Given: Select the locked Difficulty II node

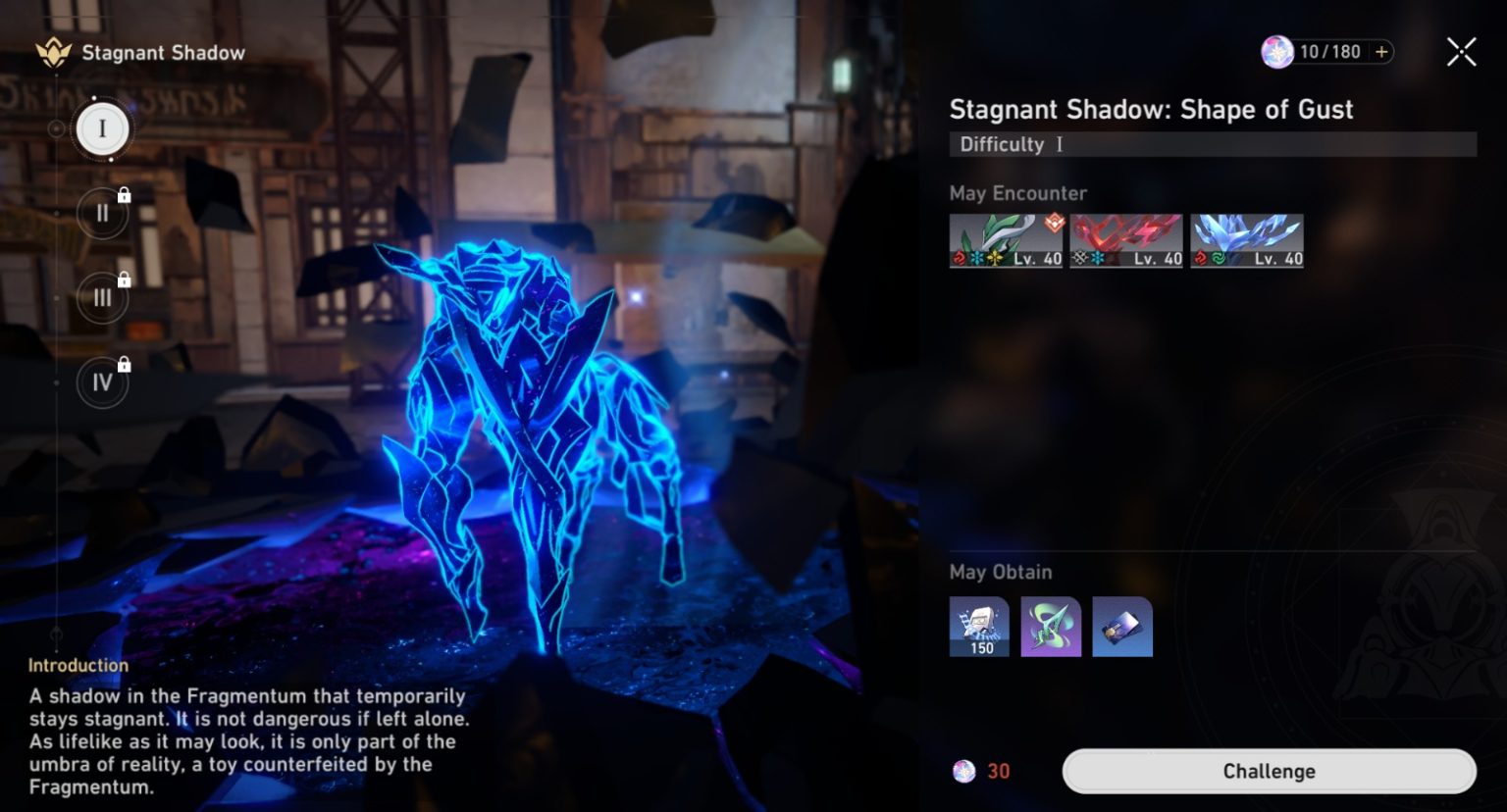Looking at the screenshot, I should pos(102,213).
